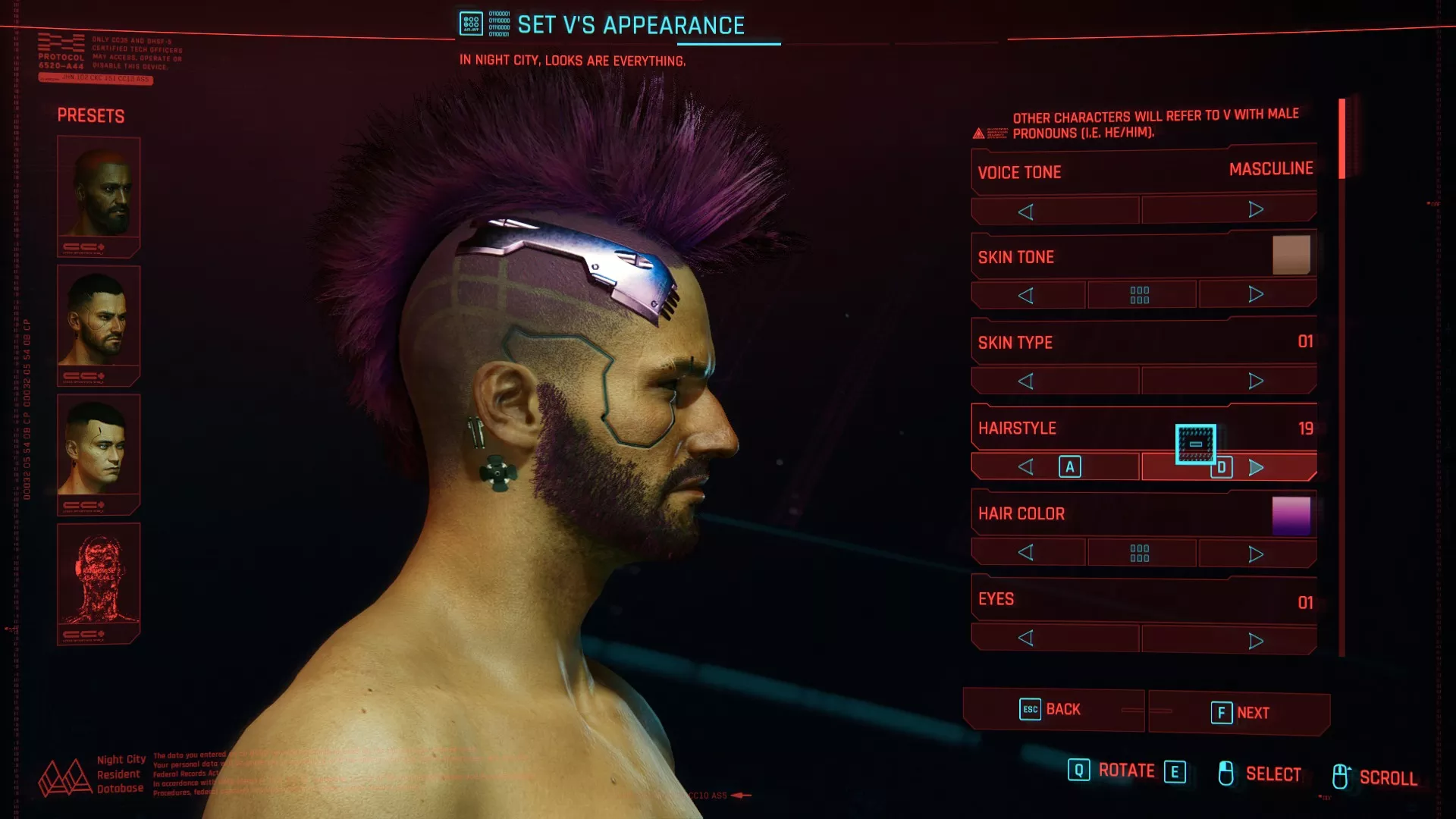This screenshot has height=819, width=1456.
Task: Advance to the next skin tone
Action: click(1256, 294)
